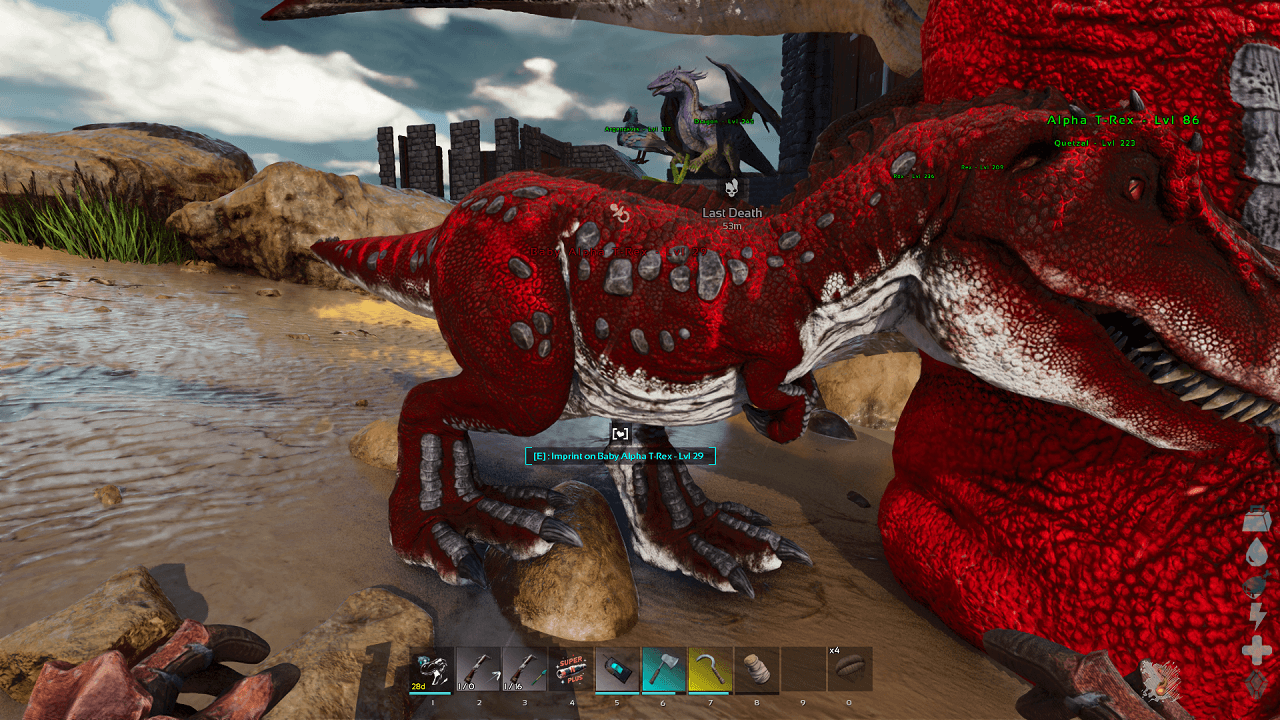1280x720 pixels.
Task: Select the cryopod in hotbar slot 5
Action: [x=618, y=670]
